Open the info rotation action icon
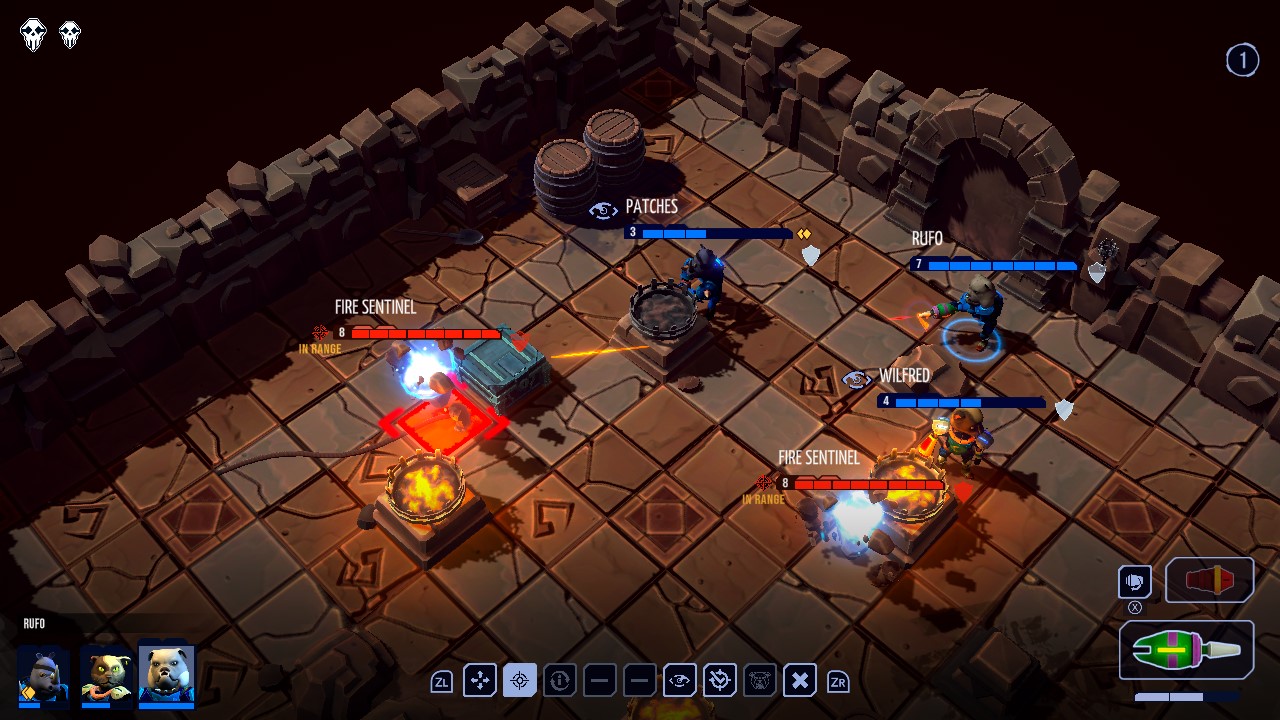 [x=559, y=681]
